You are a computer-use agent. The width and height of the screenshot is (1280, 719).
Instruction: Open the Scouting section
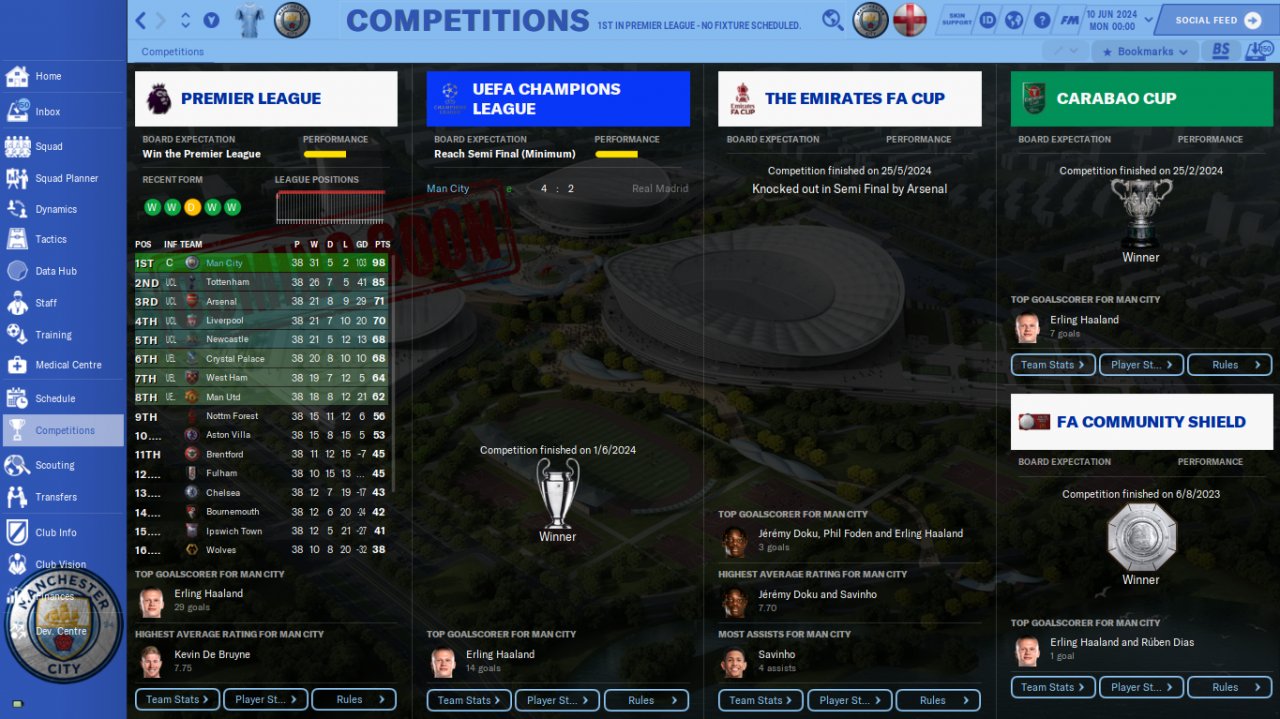pyautogui.click(x=54, y=465)
